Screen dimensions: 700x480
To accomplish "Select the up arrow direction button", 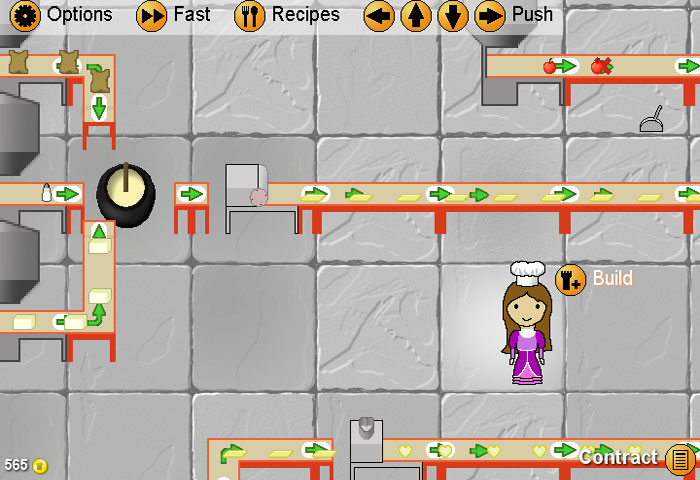I will pos(416,15).
